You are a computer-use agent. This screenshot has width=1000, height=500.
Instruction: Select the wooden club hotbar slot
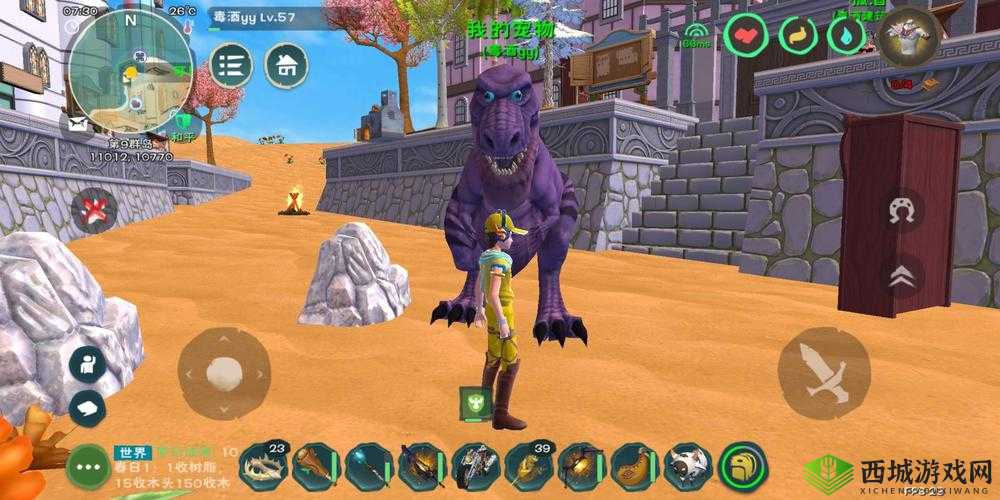316,466
